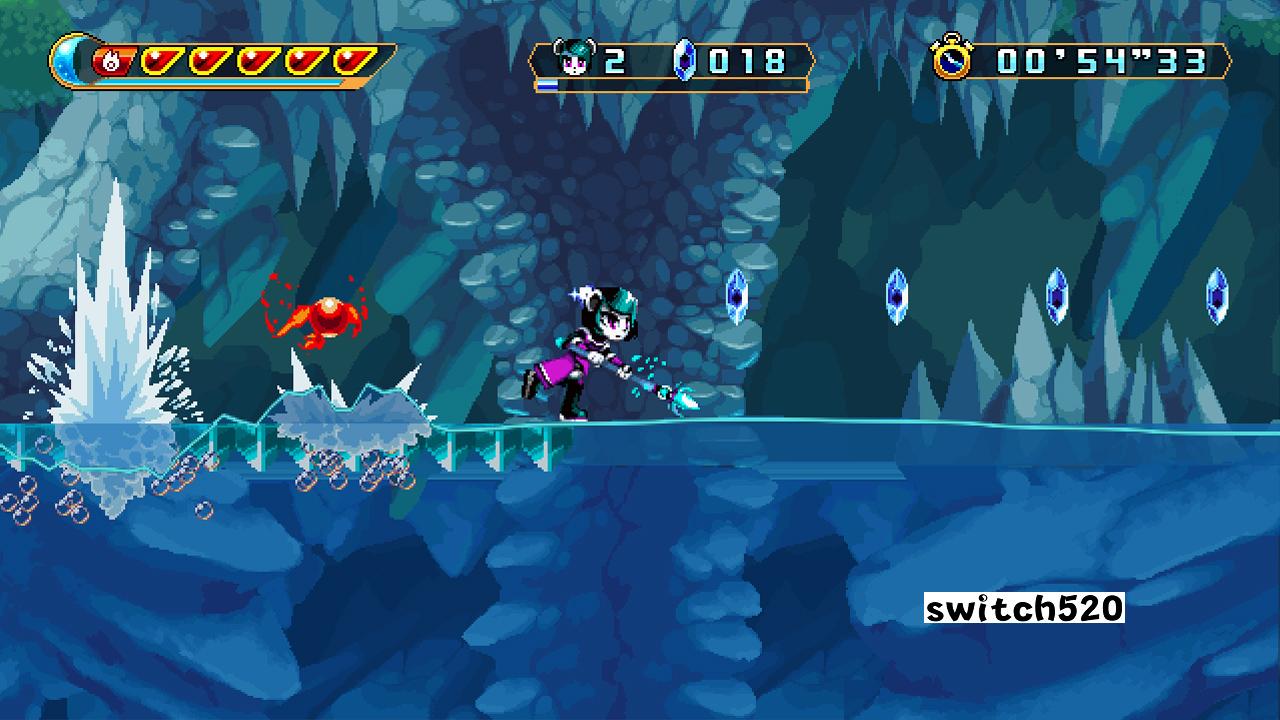
Task: Click the lives number 2
Action: coord(614,60)
